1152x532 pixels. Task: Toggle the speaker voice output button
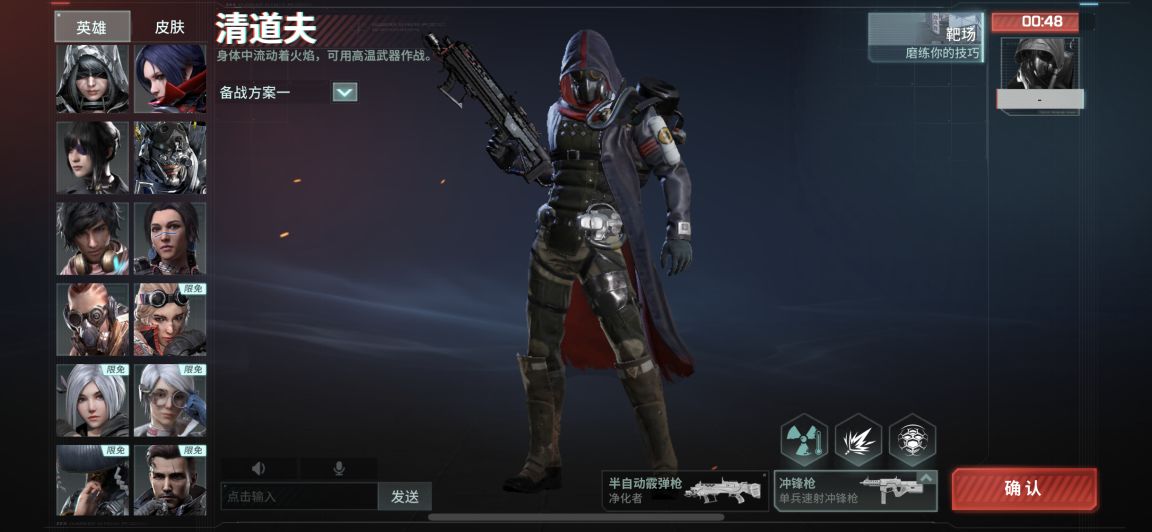pos(259,468)
